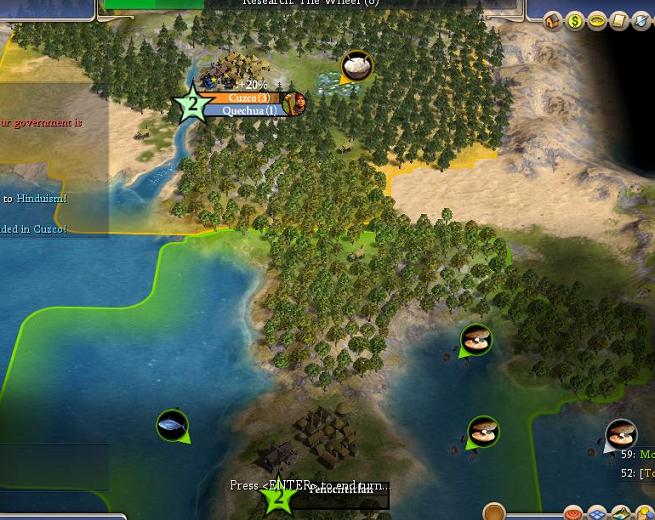655x520 pixels.
Task: Select the rice resource bubble icon
Action: click(x=357, y=67)
